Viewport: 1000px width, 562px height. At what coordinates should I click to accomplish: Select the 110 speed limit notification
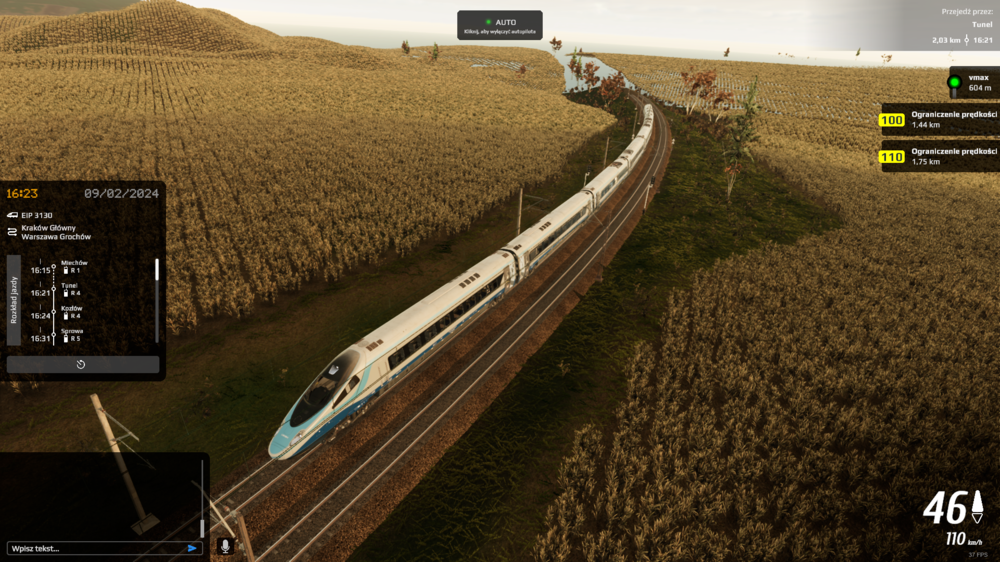click(x=940, y=156)
